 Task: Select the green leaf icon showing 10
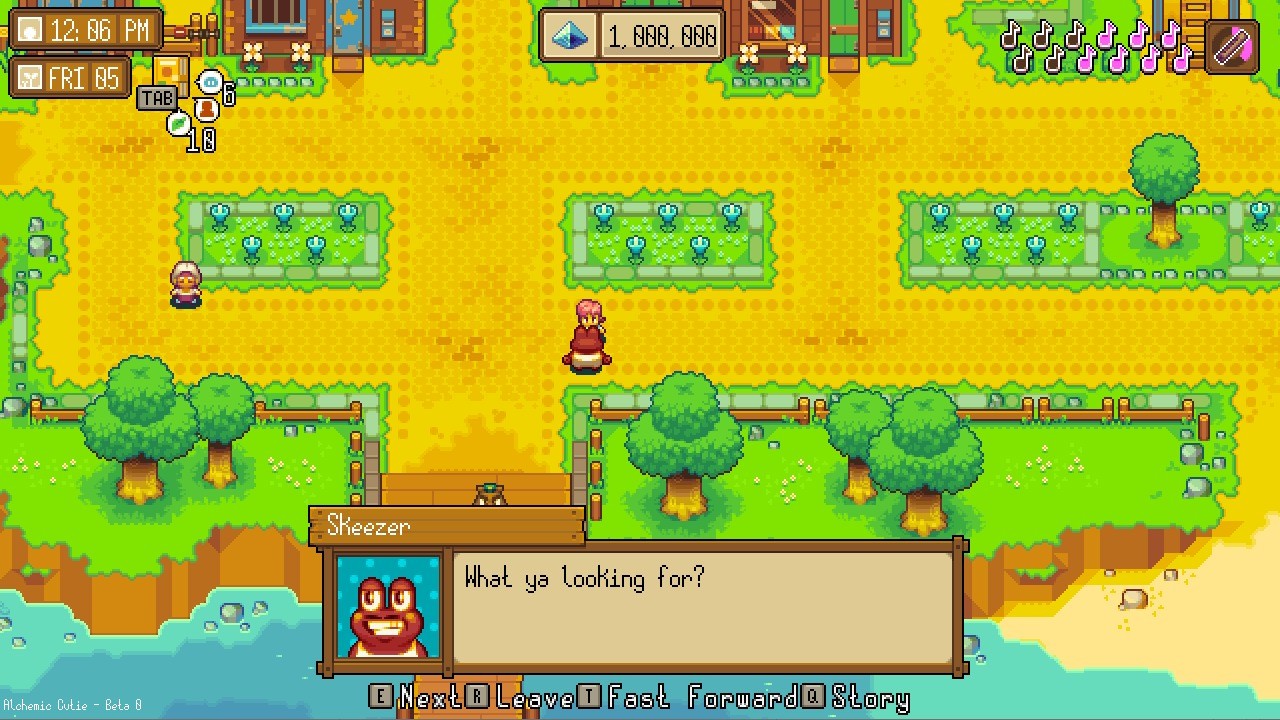coord(178,123)
